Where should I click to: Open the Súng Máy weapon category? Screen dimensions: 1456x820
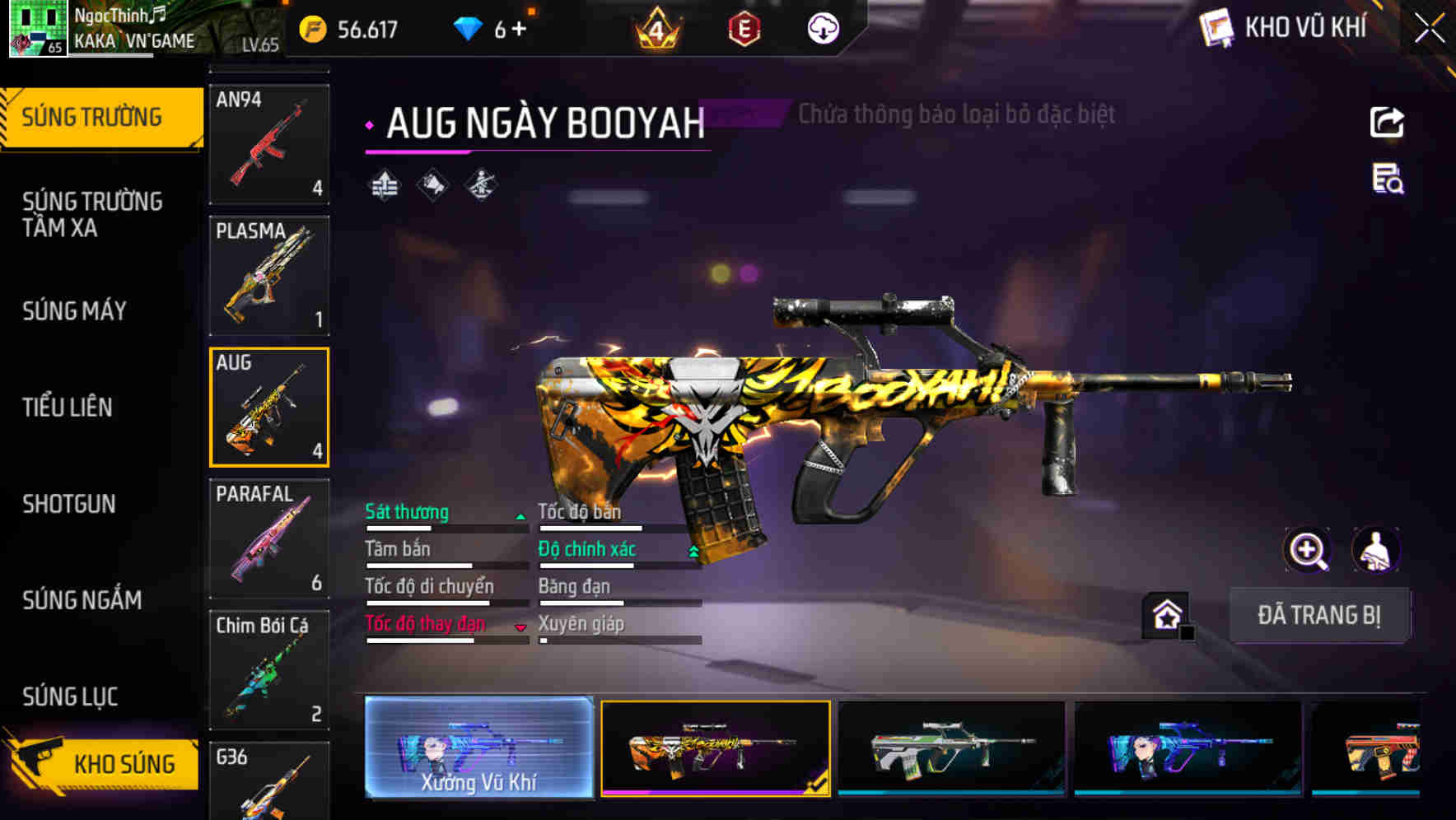coord(75,311)
